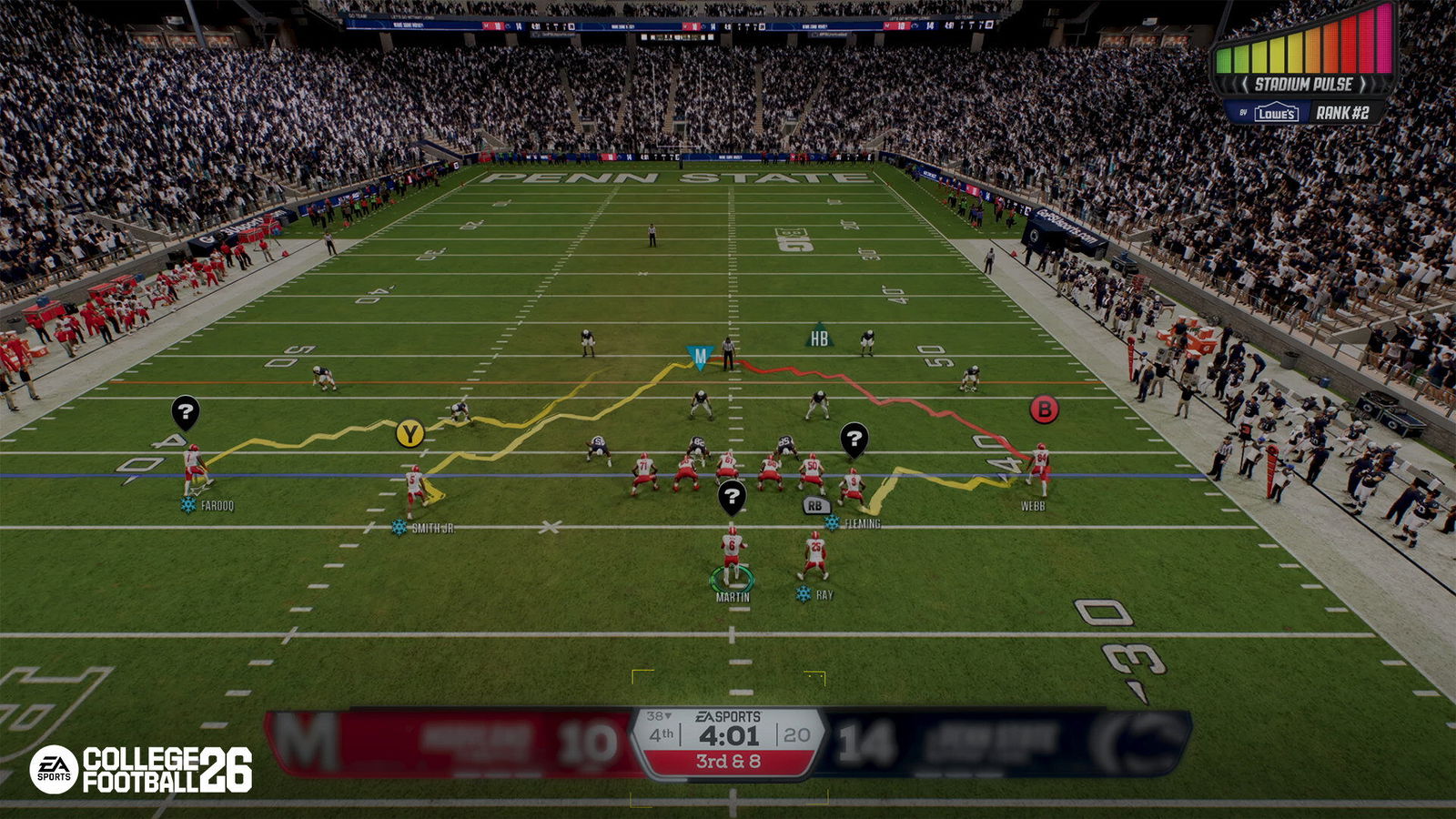Click the question mark icon above Martin
The height and width of the screenshot is (819, 1456).
click(x=732, y=496)
